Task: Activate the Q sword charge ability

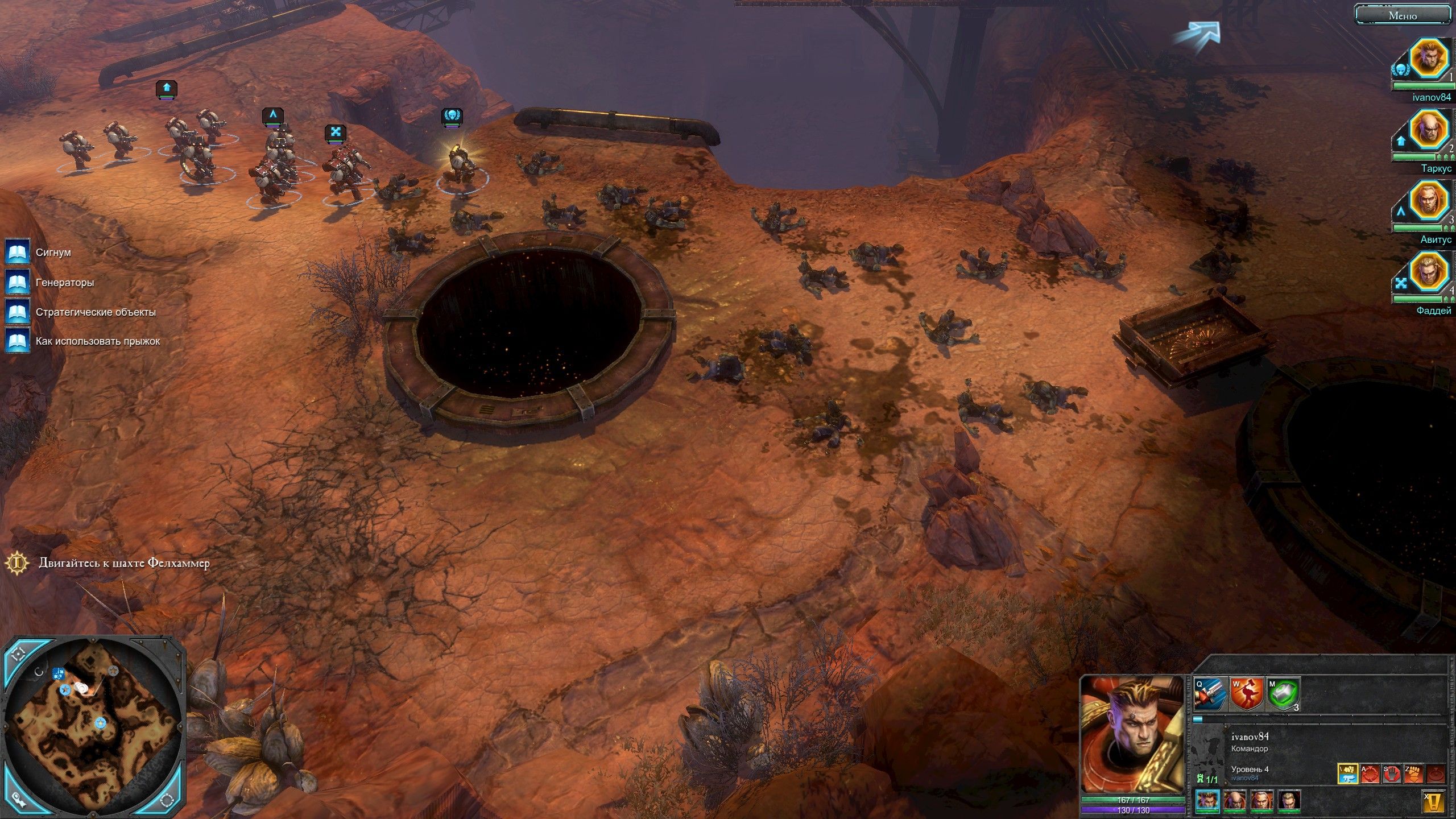Action: pos(1209,694)
